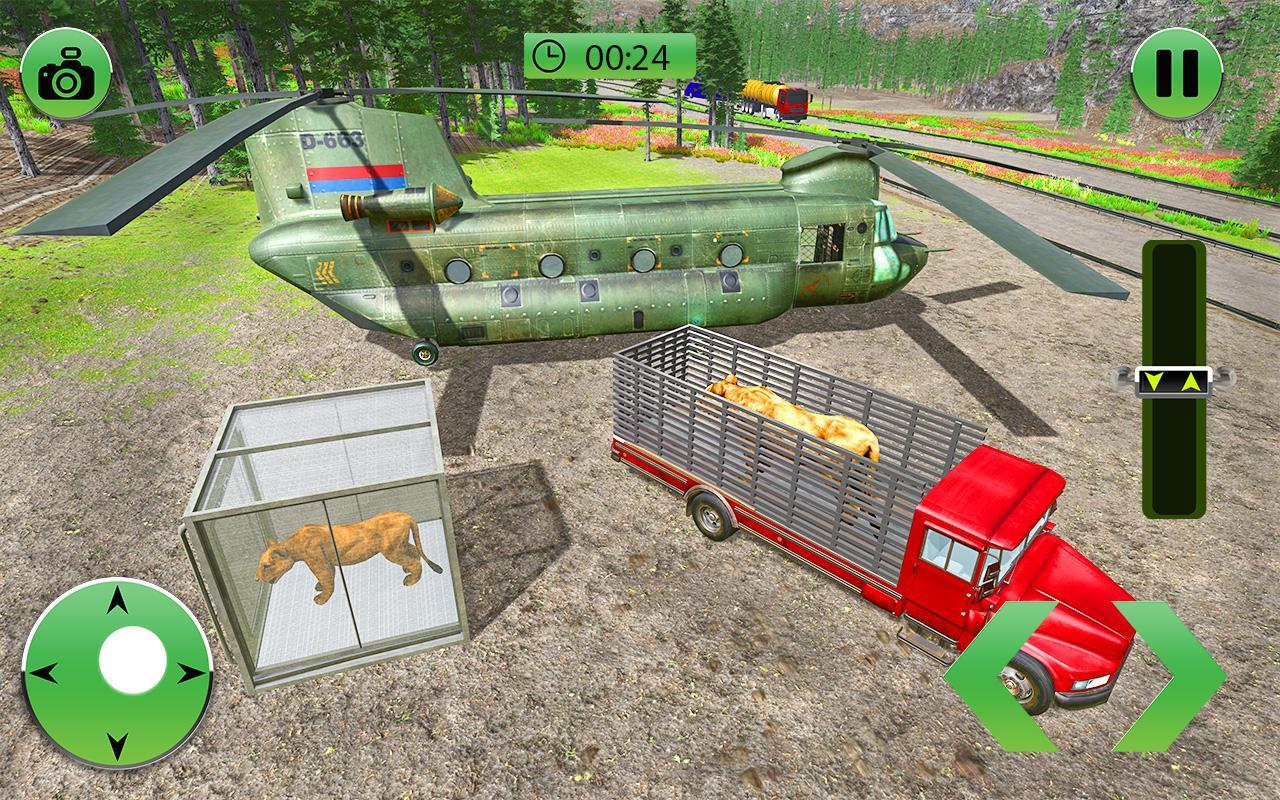
Task: Tap the camera icon to take a screenshot
Action: pyautogui.click(x=66, y=66)
